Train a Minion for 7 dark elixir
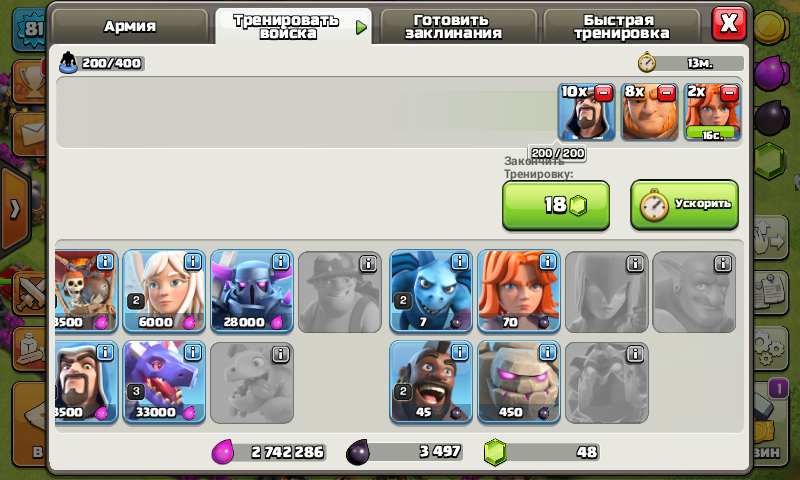800x480 pixels. (x=430, y=292)
